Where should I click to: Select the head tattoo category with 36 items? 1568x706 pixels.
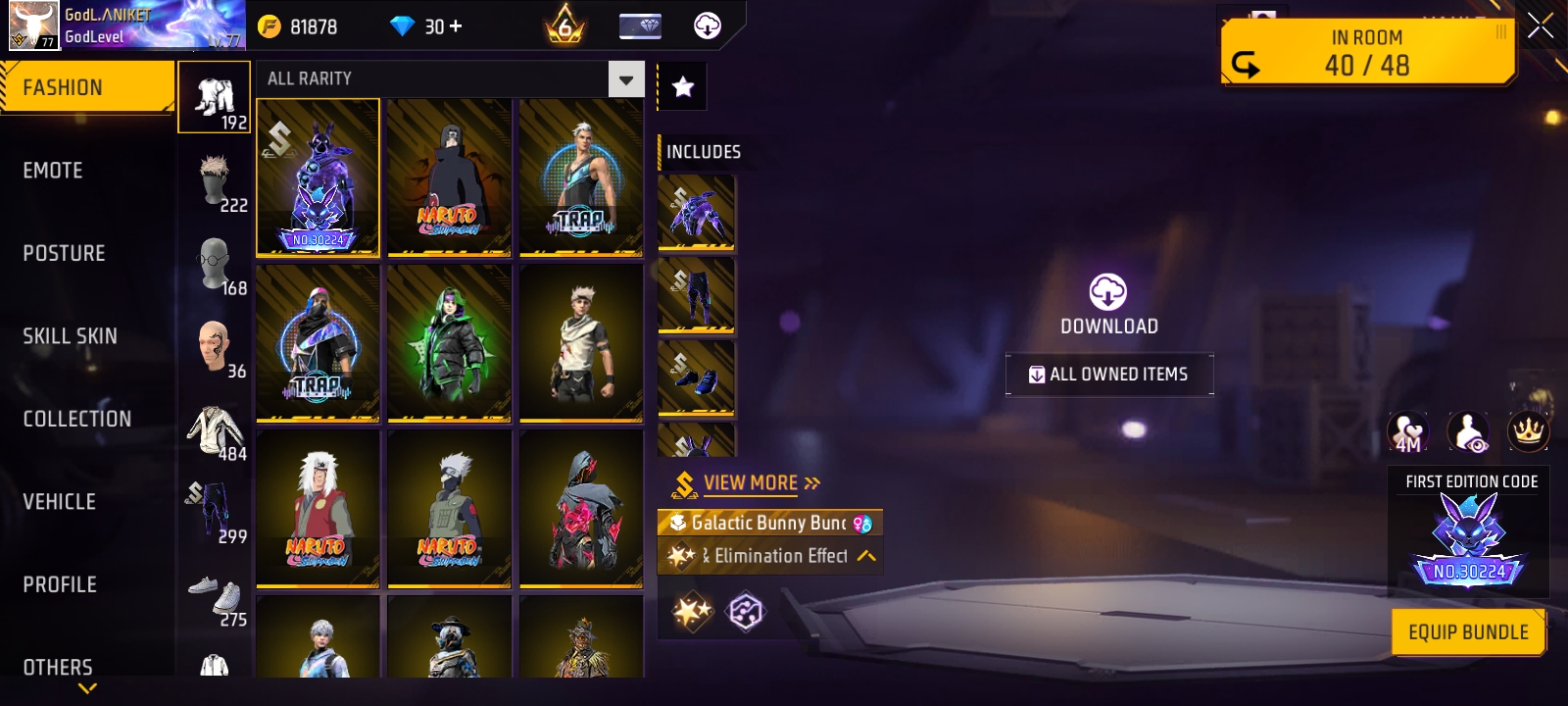(x=214, y=343)
